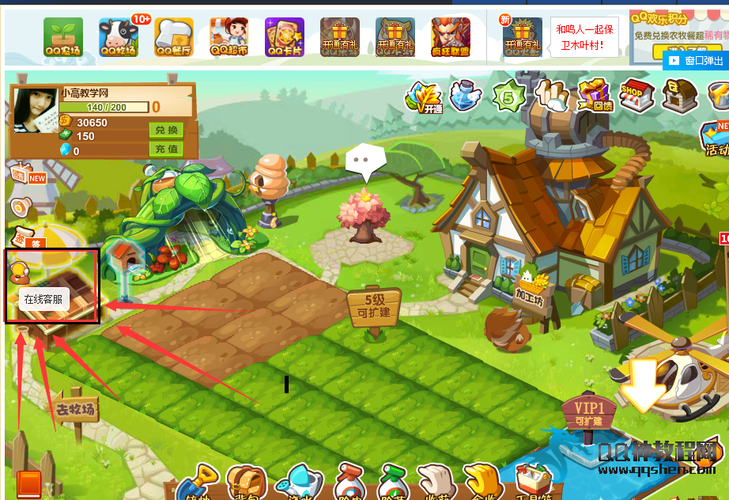The width and height of the screenshot is (729, 500).
Task: Open the QQ餐厅 app icon
Action: pos(174,37)
